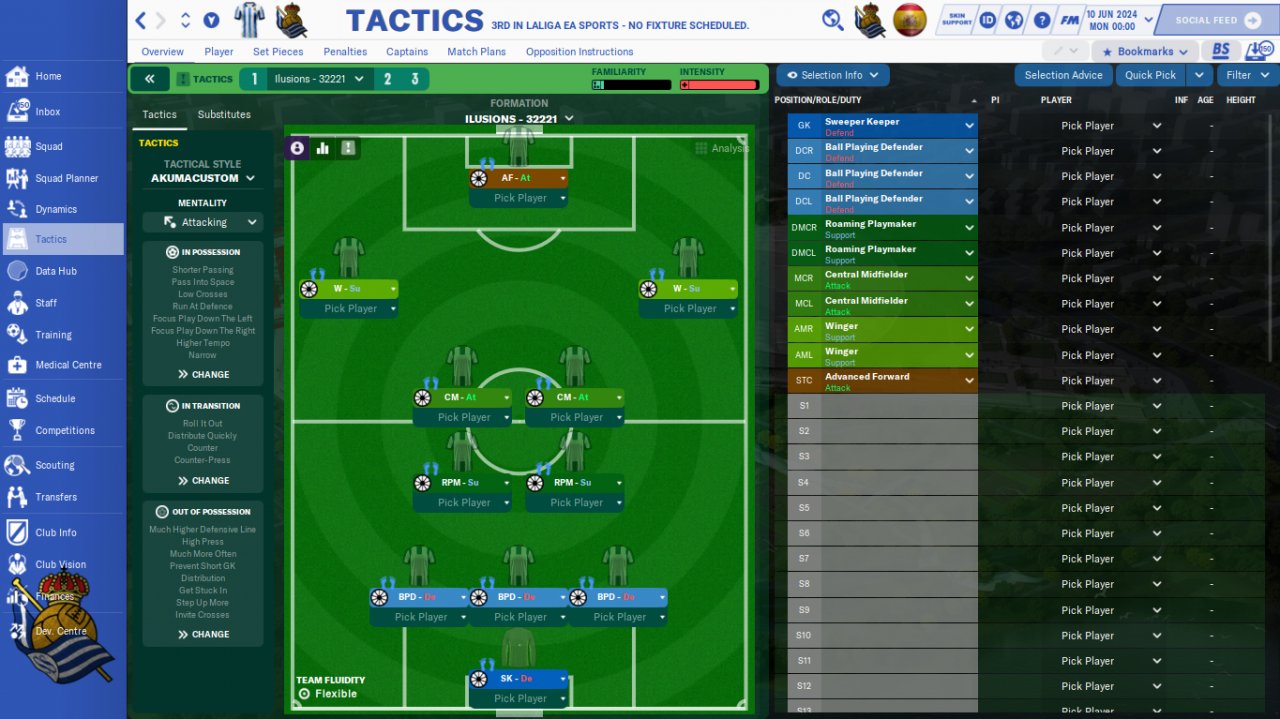
Task: Open the Ilusions - 32221 formation dropdown
Action: pyautogui.click(x=519, y=119)
